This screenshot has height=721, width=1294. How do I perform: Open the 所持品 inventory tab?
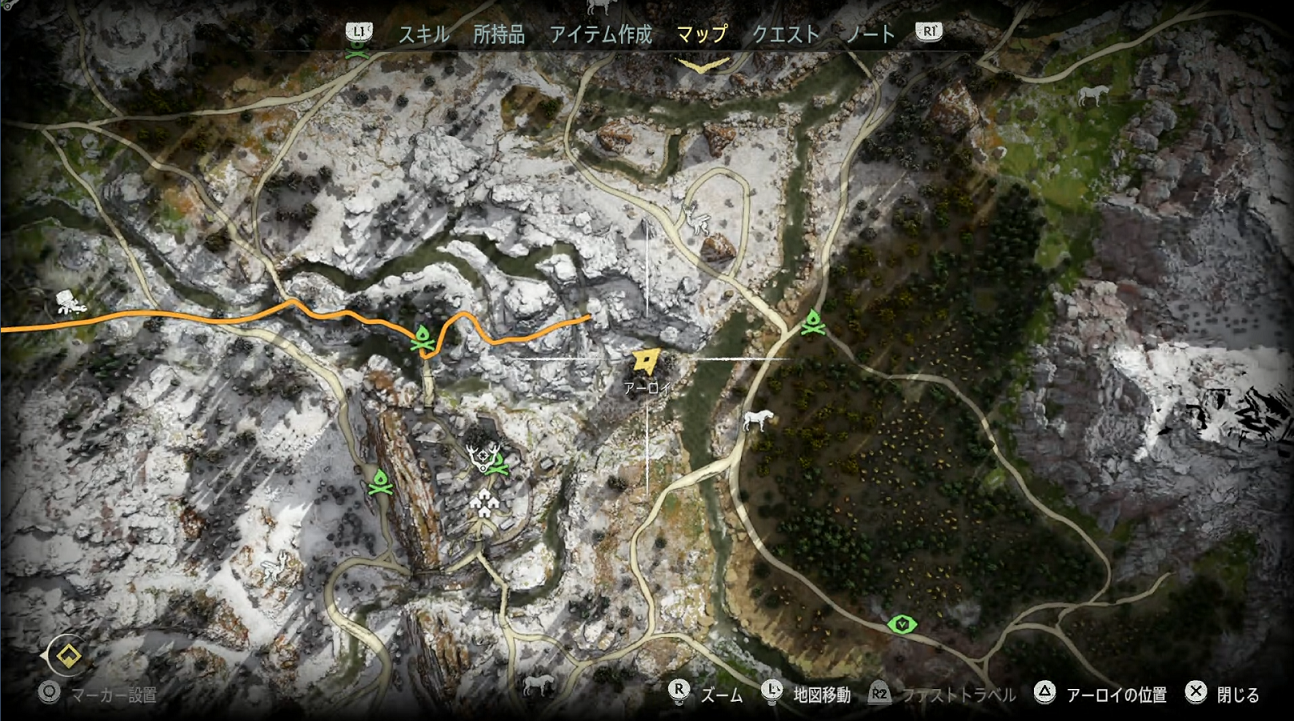(x=499, y=34)
